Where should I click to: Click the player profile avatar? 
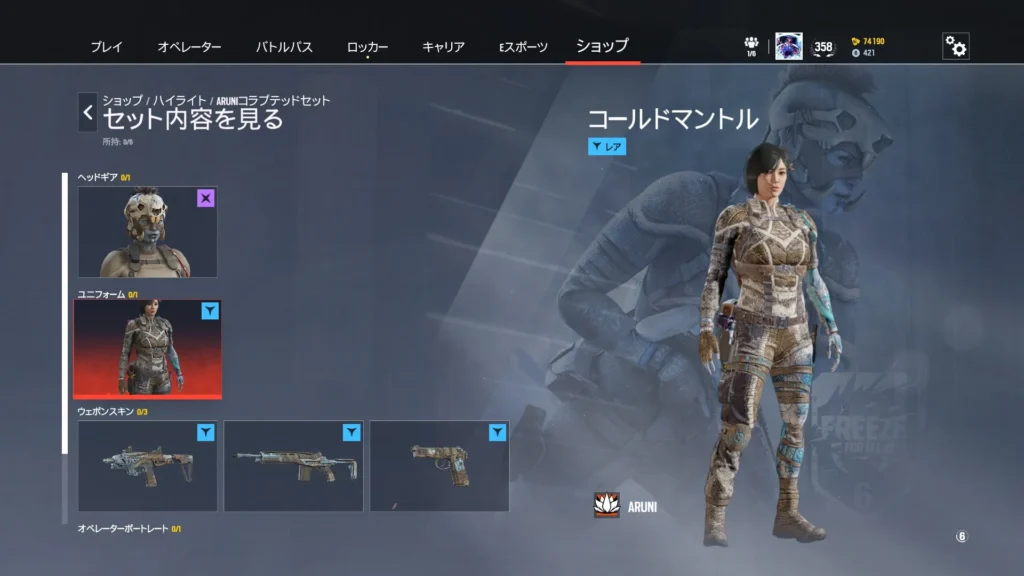pyautogui.click(x=788, y=47)
